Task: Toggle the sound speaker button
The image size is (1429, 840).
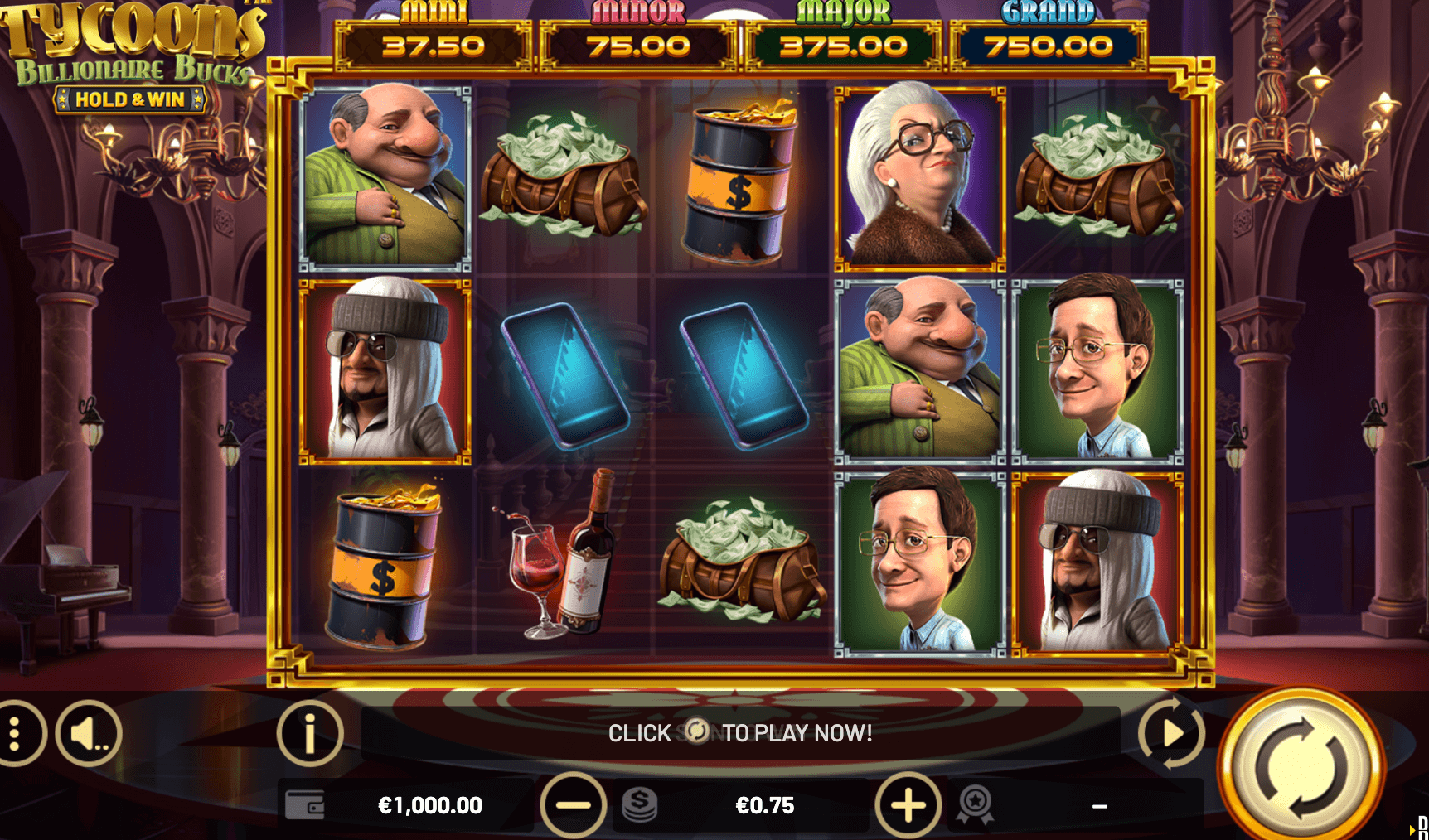Action: click(89, 733)
